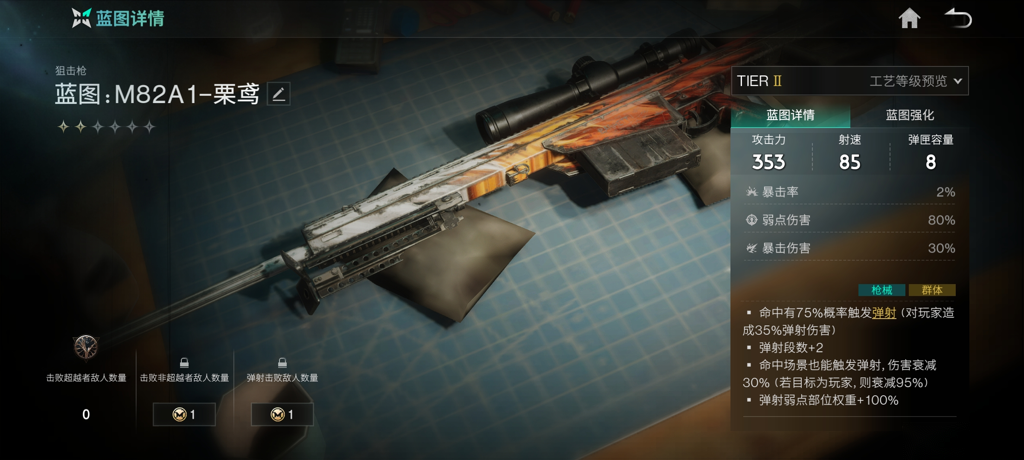Viewport: 1024px width, 460px height.
Task: Switch to the 蓝图详情 tab
Action: 790,115
